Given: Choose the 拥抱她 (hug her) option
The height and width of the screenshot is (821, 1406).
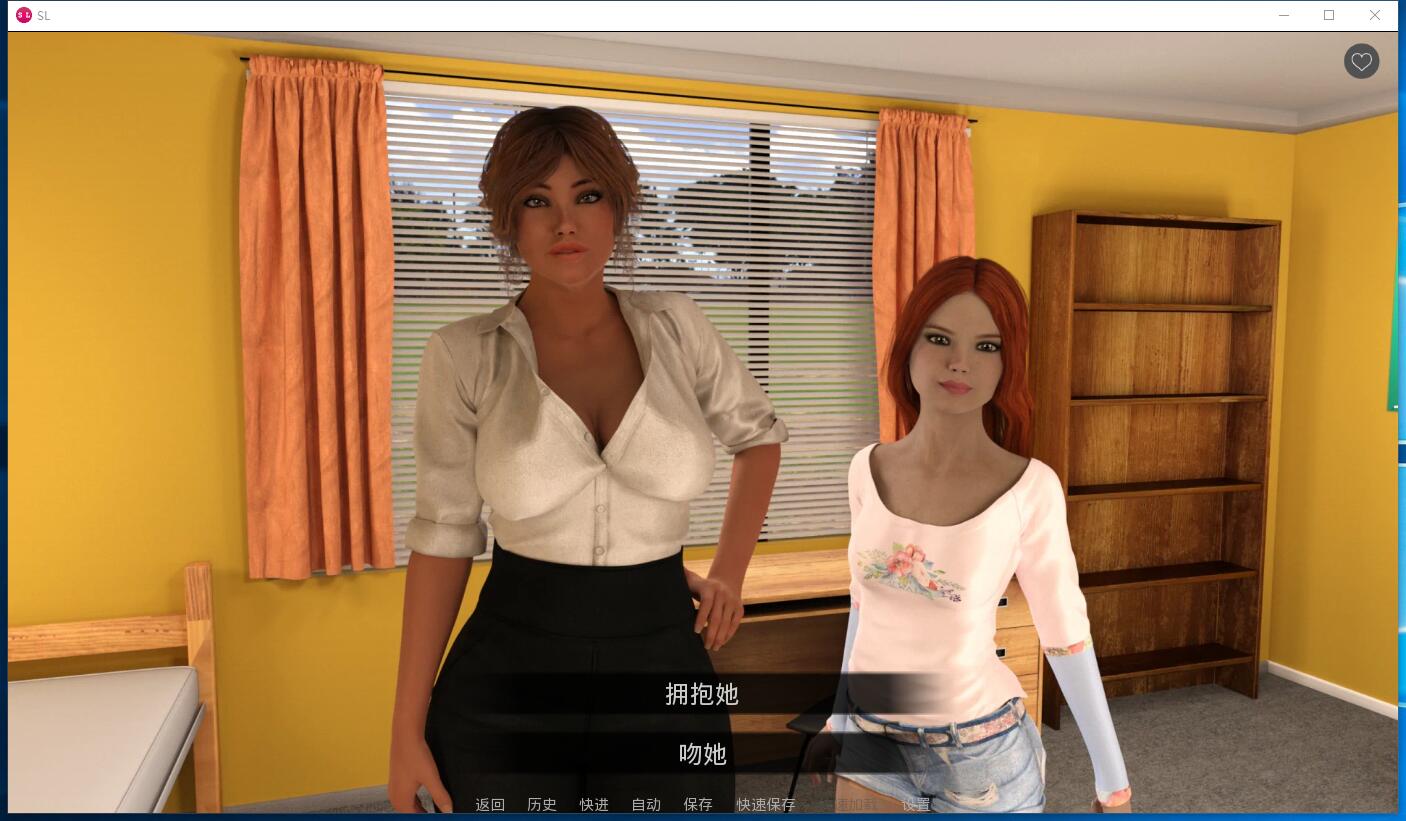Looking at the screenshot, I should pos(702,694).
